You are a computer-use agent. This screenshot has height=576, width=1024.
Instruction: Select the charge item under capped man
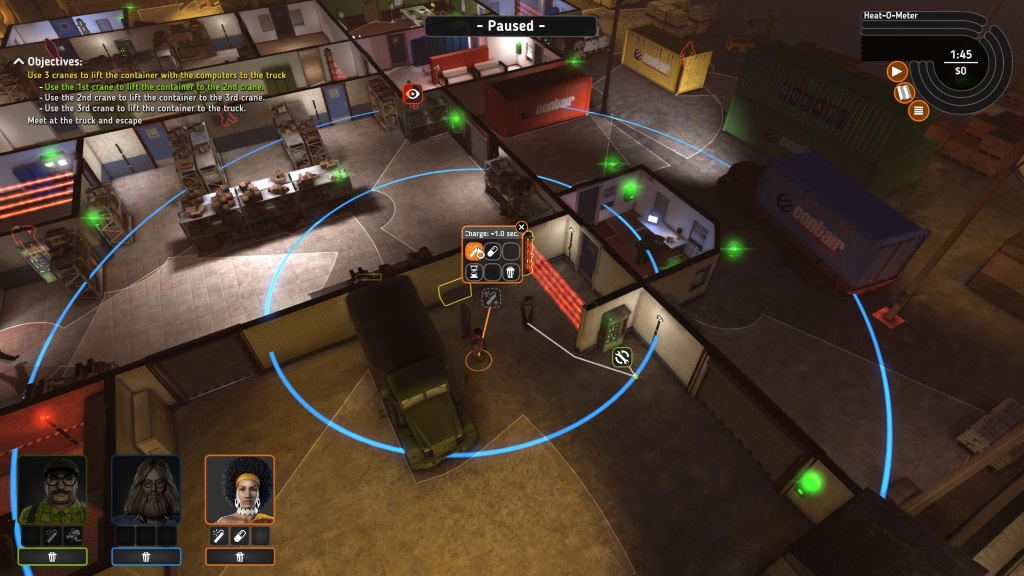click(x=52, y=537)
